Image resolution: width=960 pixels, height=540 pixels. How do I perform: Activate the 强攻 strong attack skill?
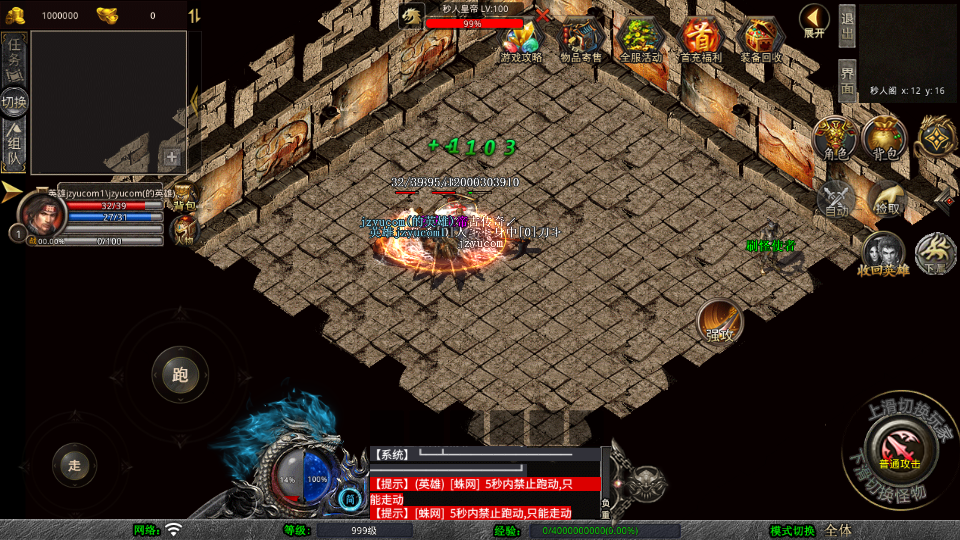pyautogui.click(x=719, y=320)
